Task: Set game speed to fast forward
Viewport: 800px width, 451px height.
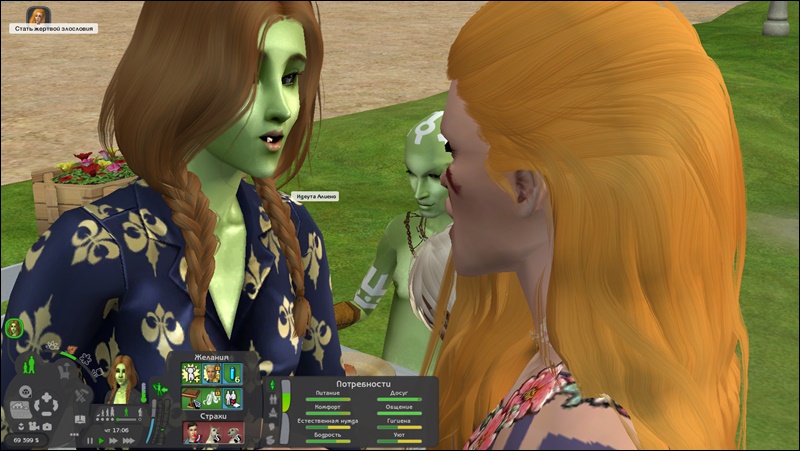Action: pos(114,440)
